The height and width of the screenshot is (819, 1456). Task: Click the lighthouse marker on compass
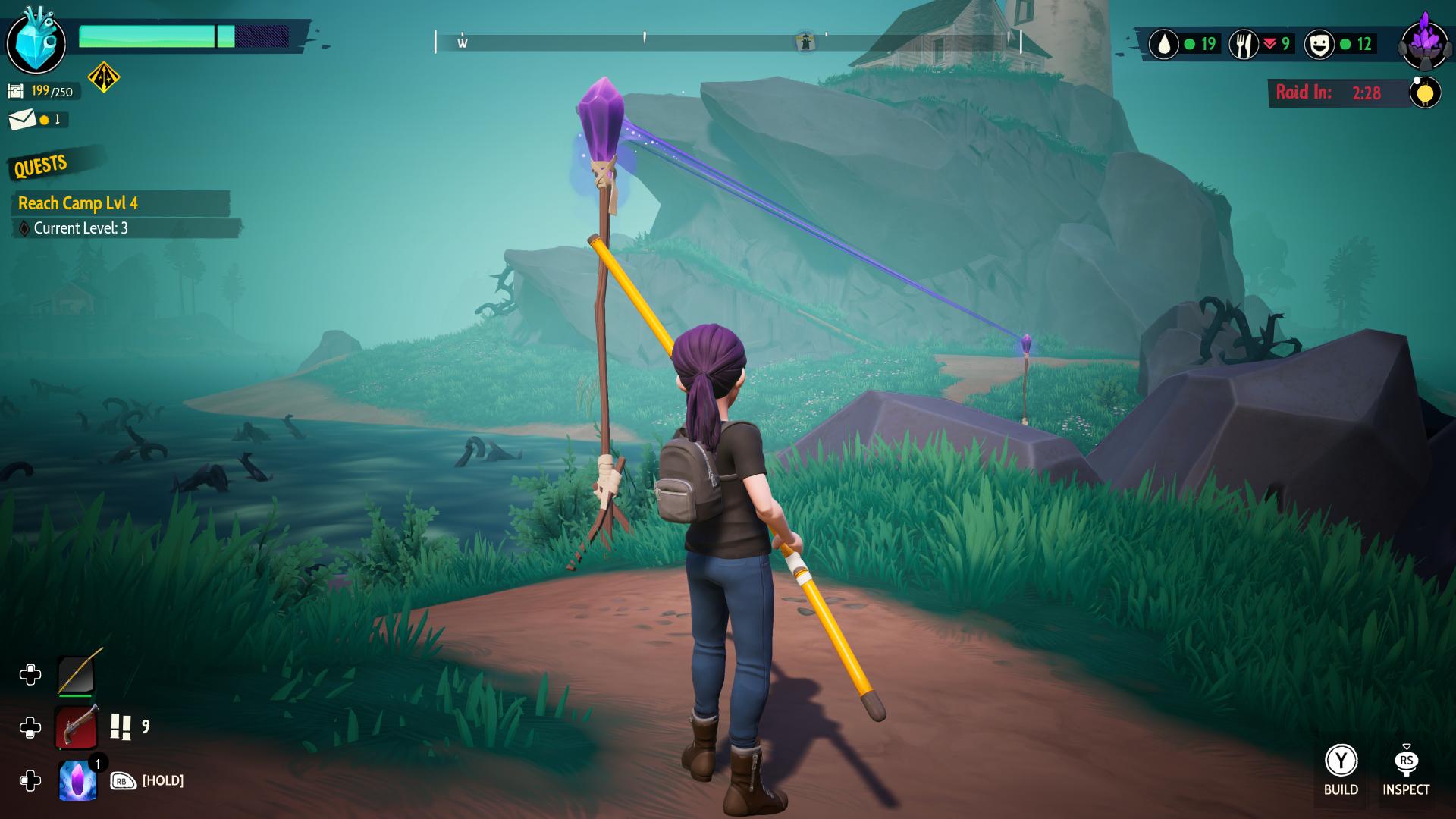[805, 42]
